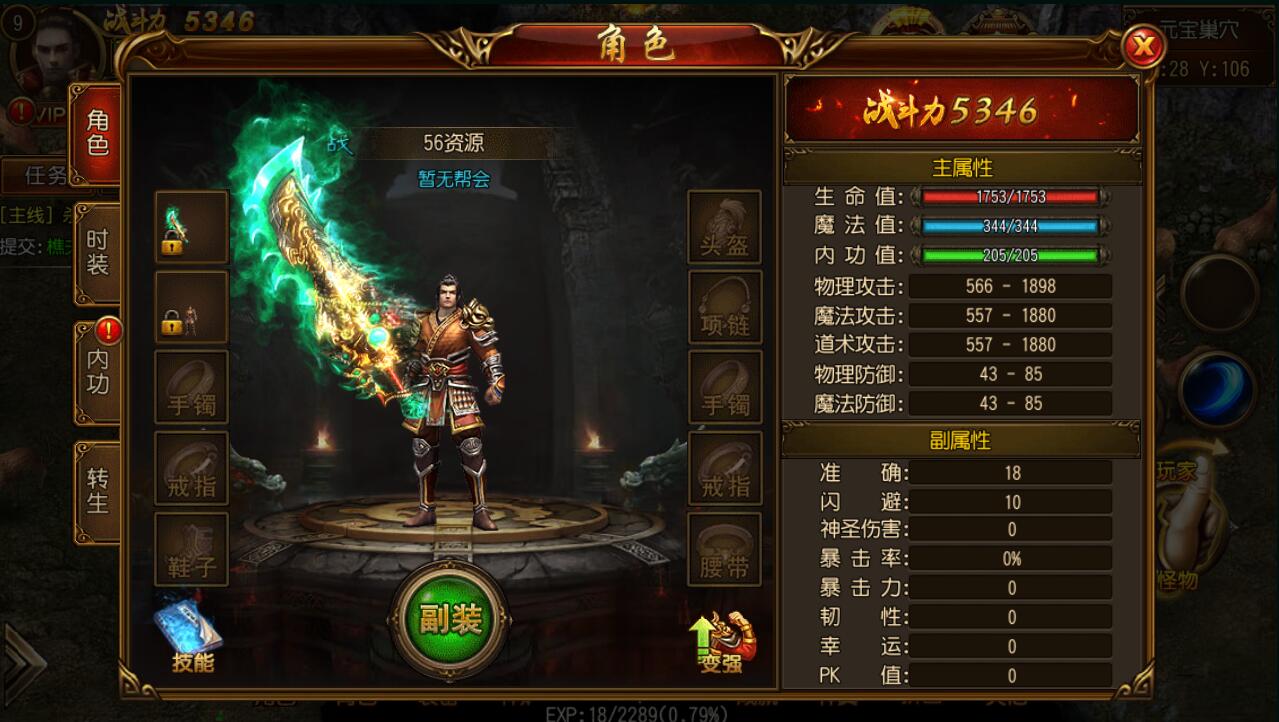The height and width of the screenshot is (722, 1279).
Task: Select the 头盔 helmet slot
Action: [x=724, y=228]
